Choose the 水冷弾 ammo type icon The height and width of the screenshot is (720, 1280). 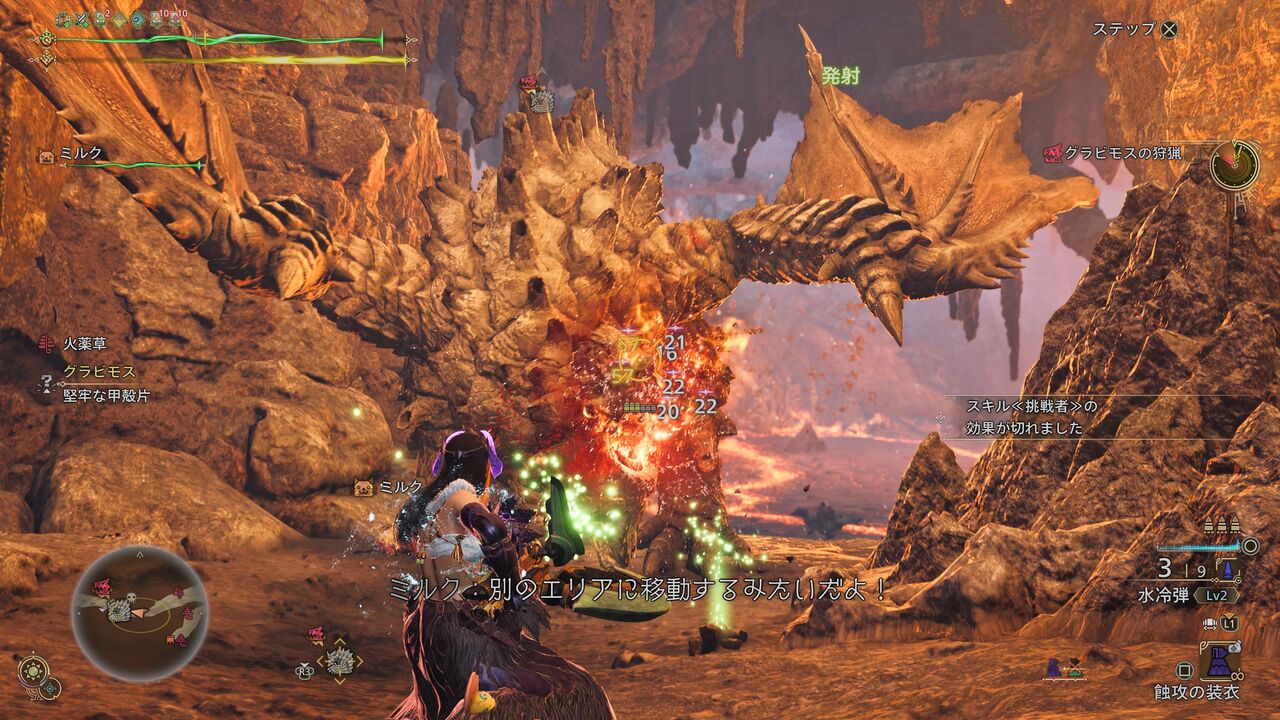(x=1226, y=571)
